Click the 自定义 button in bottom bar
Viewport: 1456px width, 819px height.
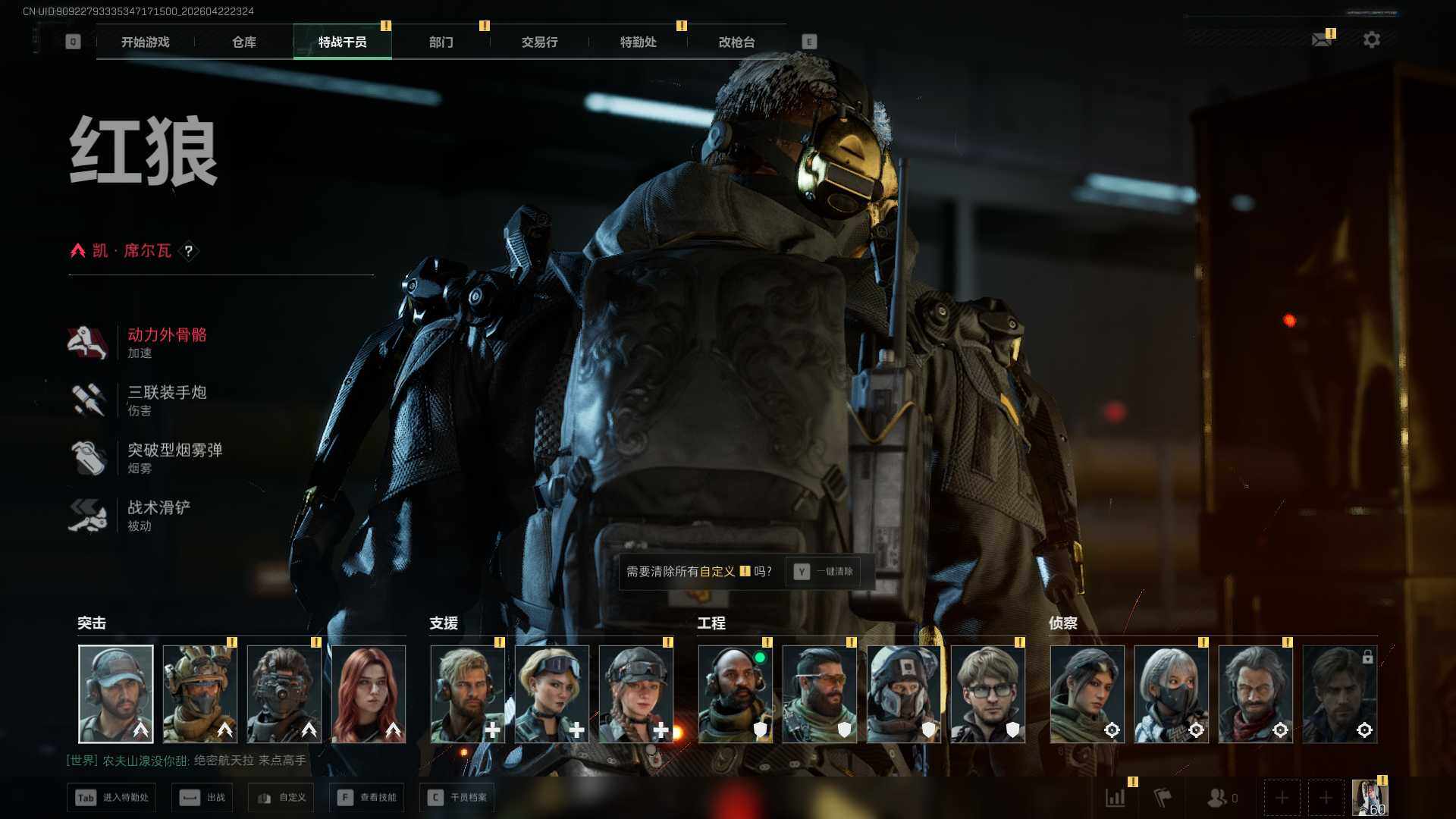click(281, 798)
